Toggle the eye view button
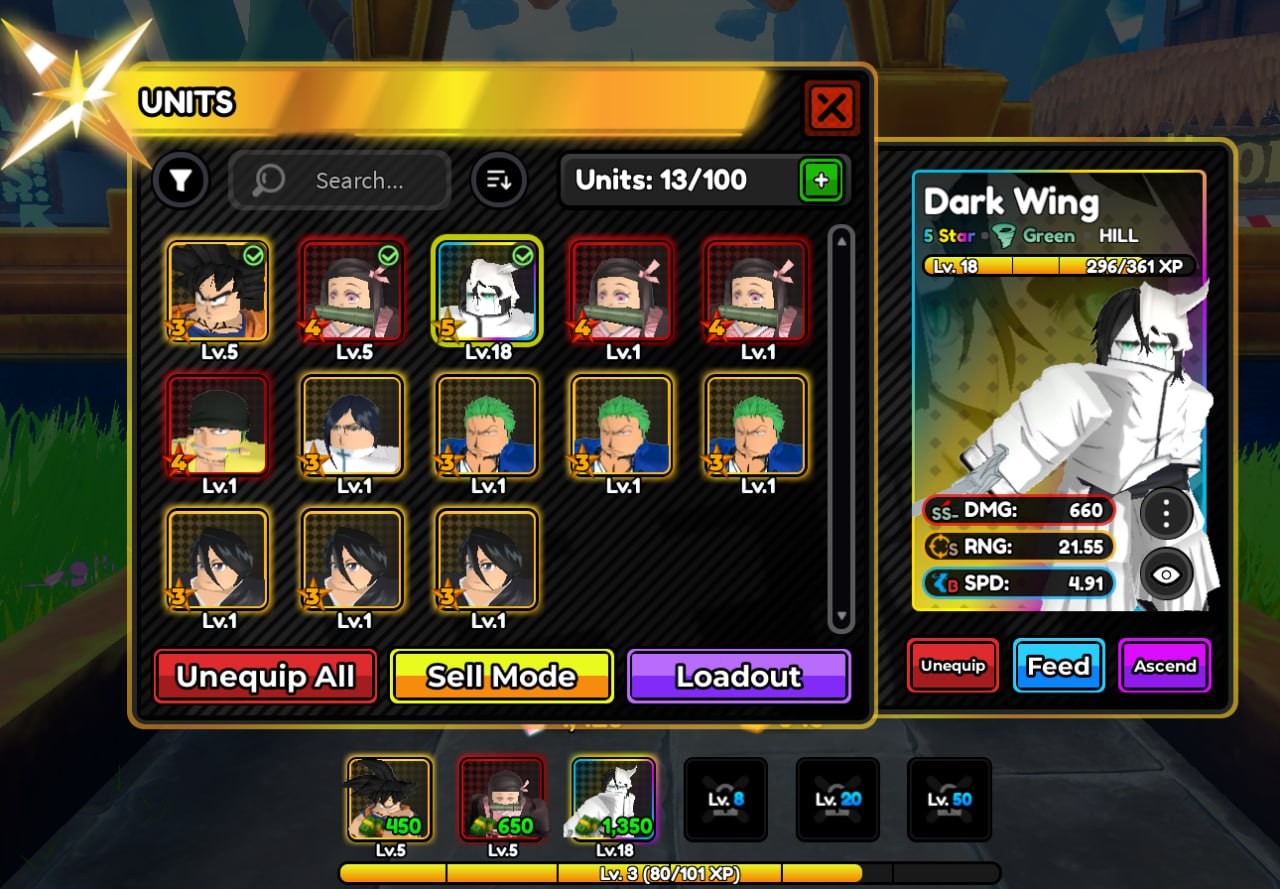This screenshot has width=1280, height=889. (x=1166, y=574)
